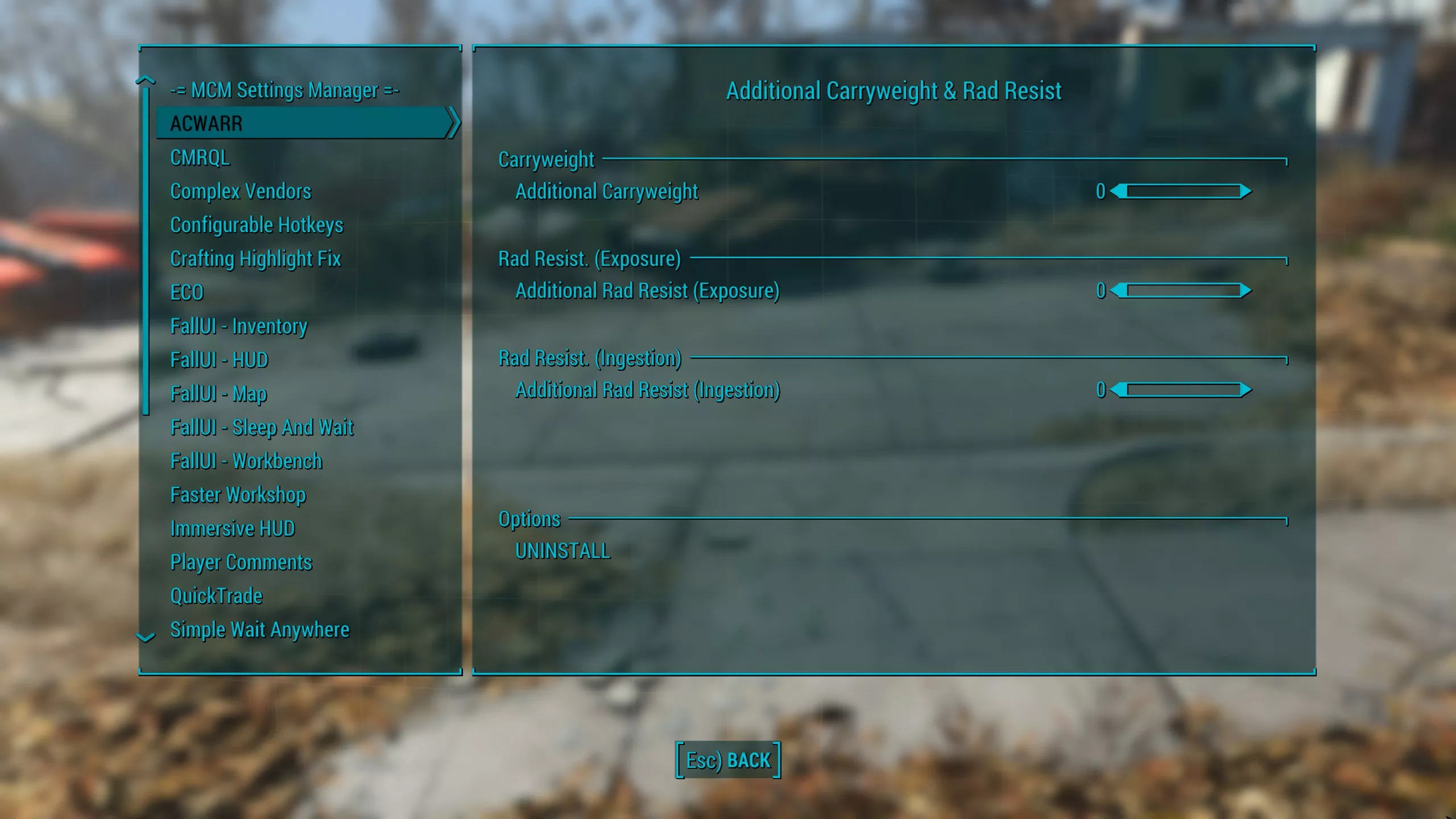The image size is (1456, 819).
Task: Select FallUI - Inventory entry
Action: point(239,326)
